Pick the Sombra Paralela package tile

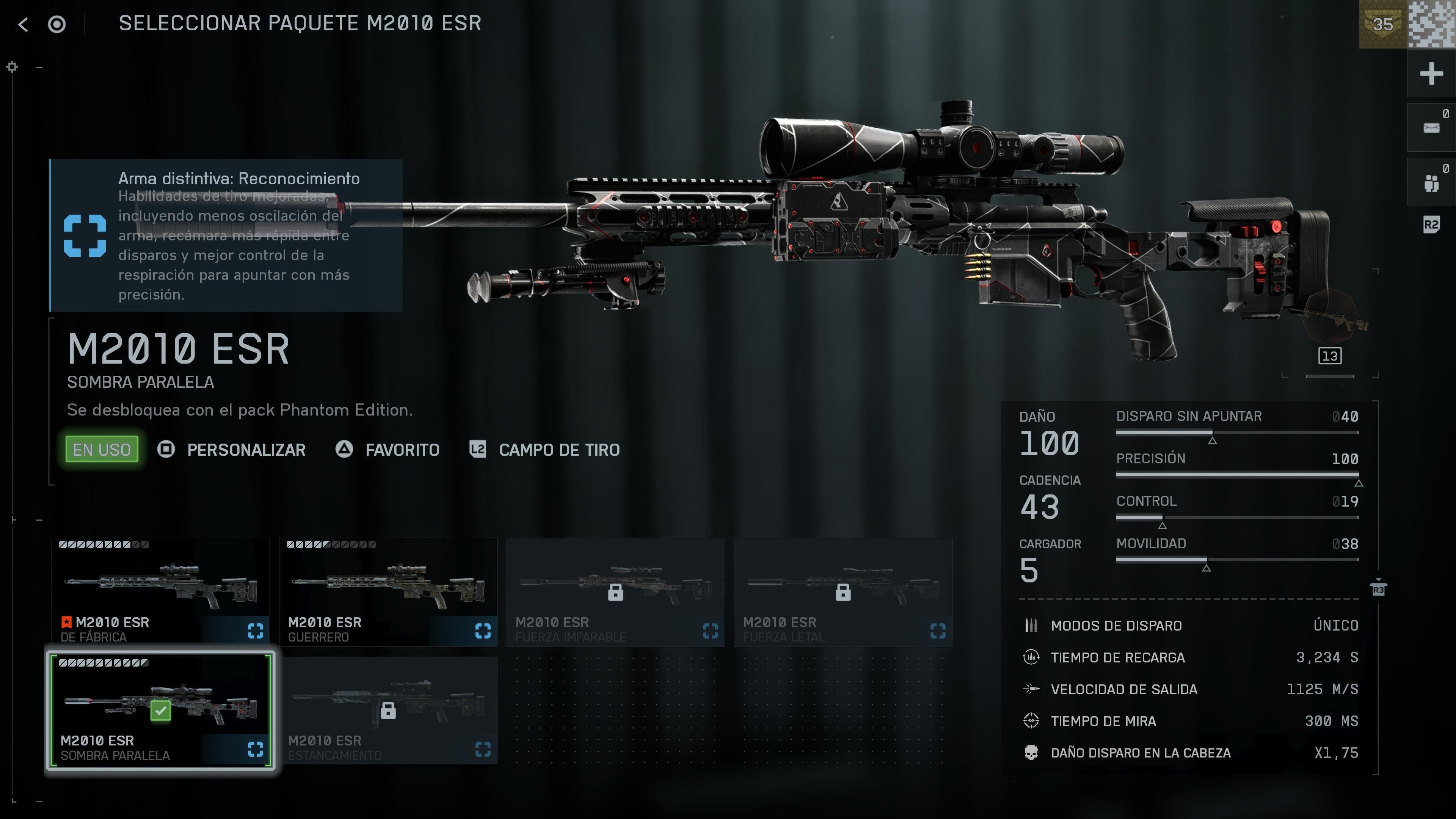[160, 710]
